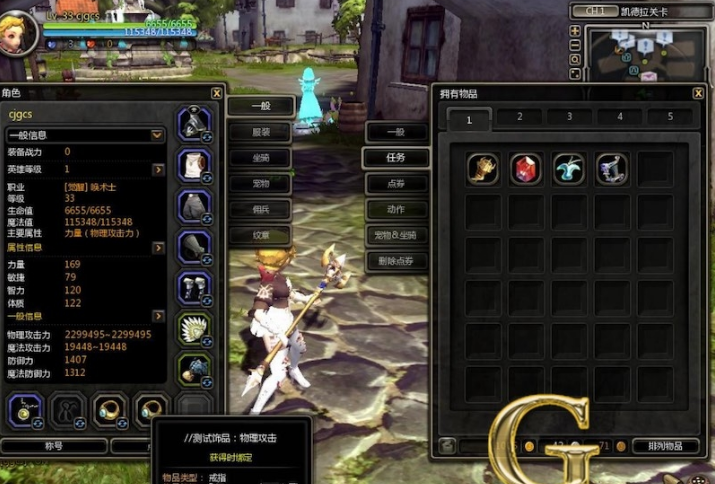Select the 点券 cash items tab

pyautogui.click(x=396, y=184)
